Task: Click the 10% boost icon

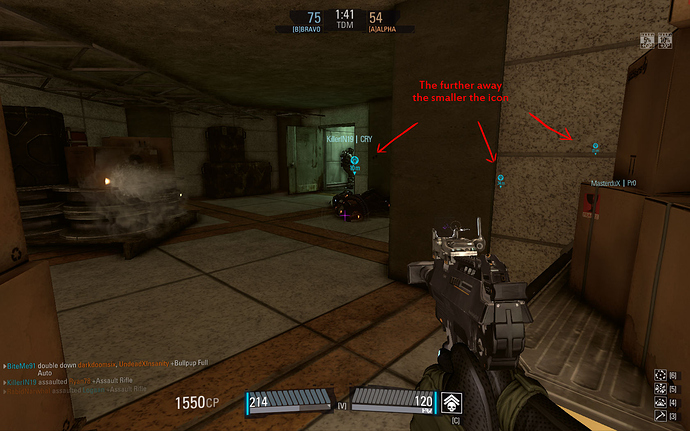Action: [664, 43]
